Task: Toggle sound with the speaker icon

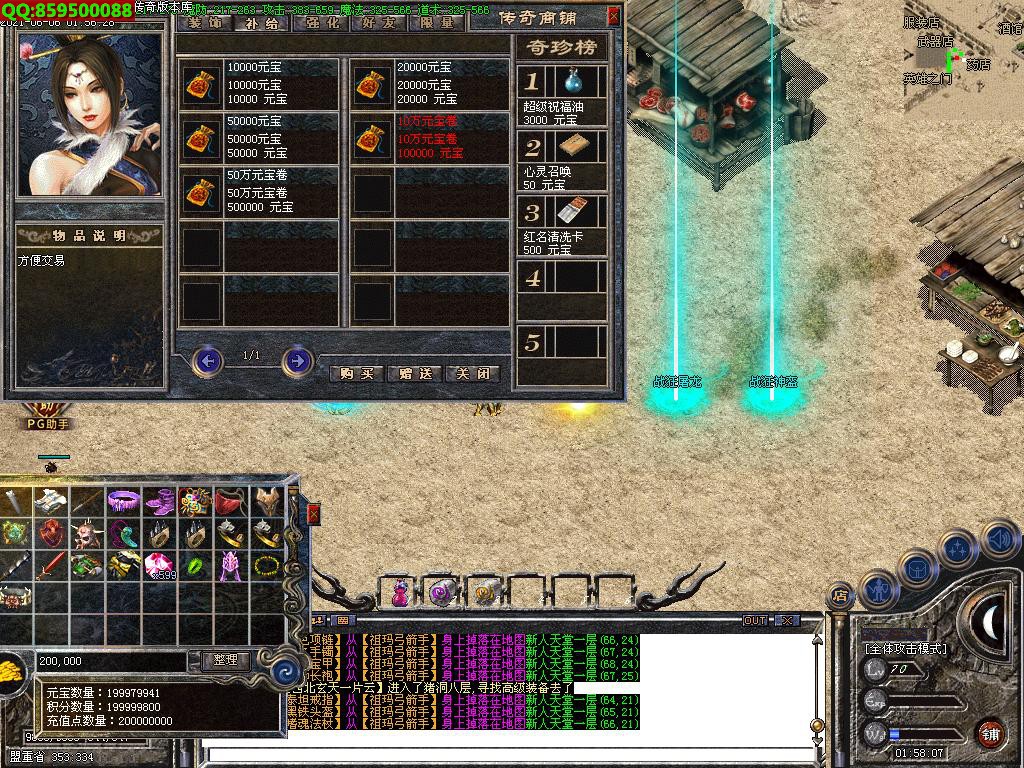Action: [x=999, y=540]
